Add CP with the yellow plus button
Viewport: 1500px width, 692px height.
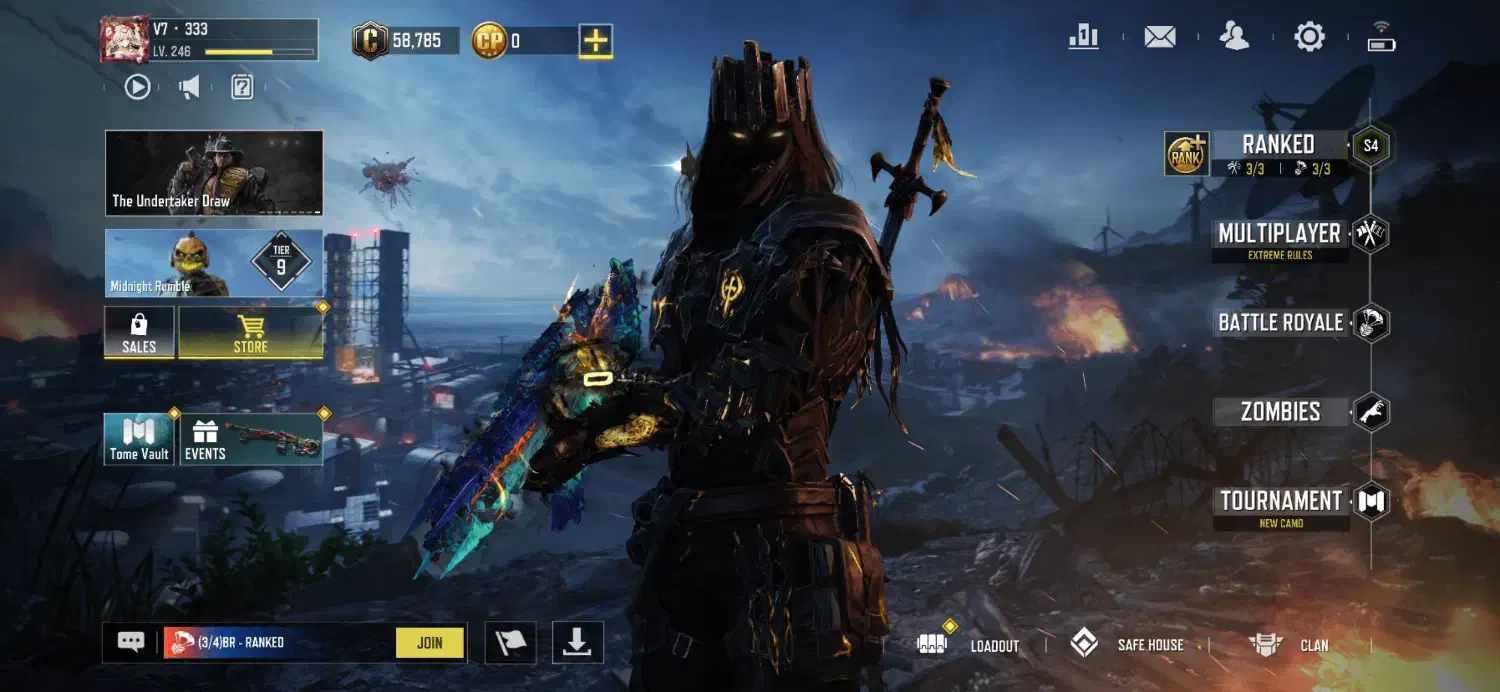click(595, 41)
